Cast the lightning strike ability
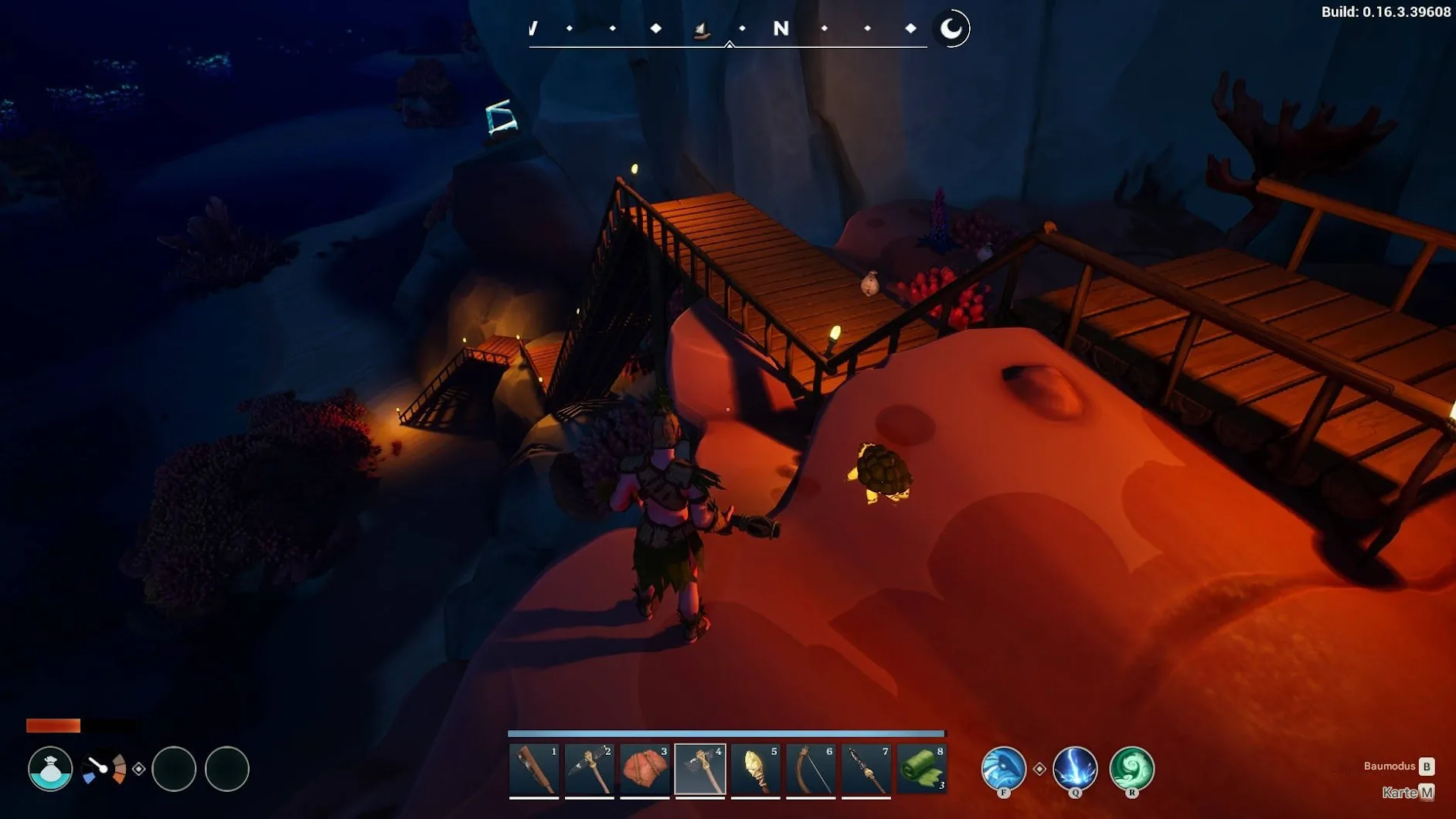 pyautogui.click(x=1075, y=768)
